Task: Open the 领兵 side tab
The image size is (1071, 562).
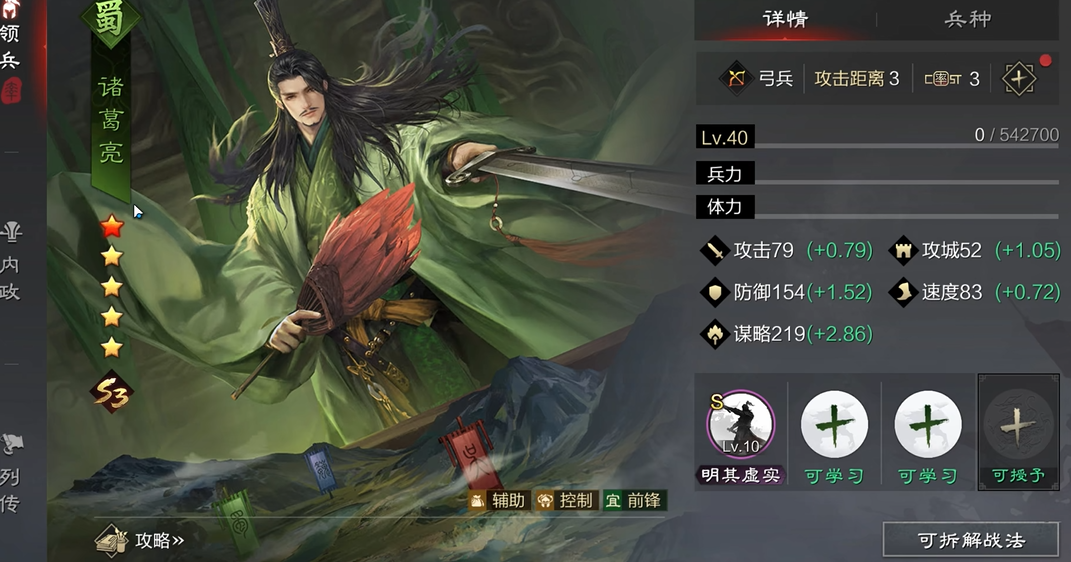Action: [x=10, y=47]
